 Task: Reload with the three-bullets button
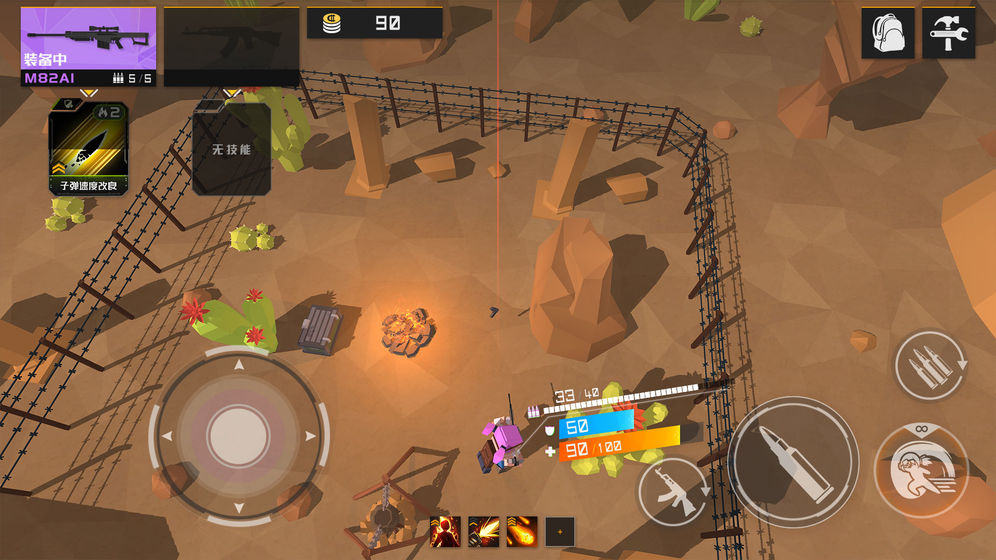(930, 368)
